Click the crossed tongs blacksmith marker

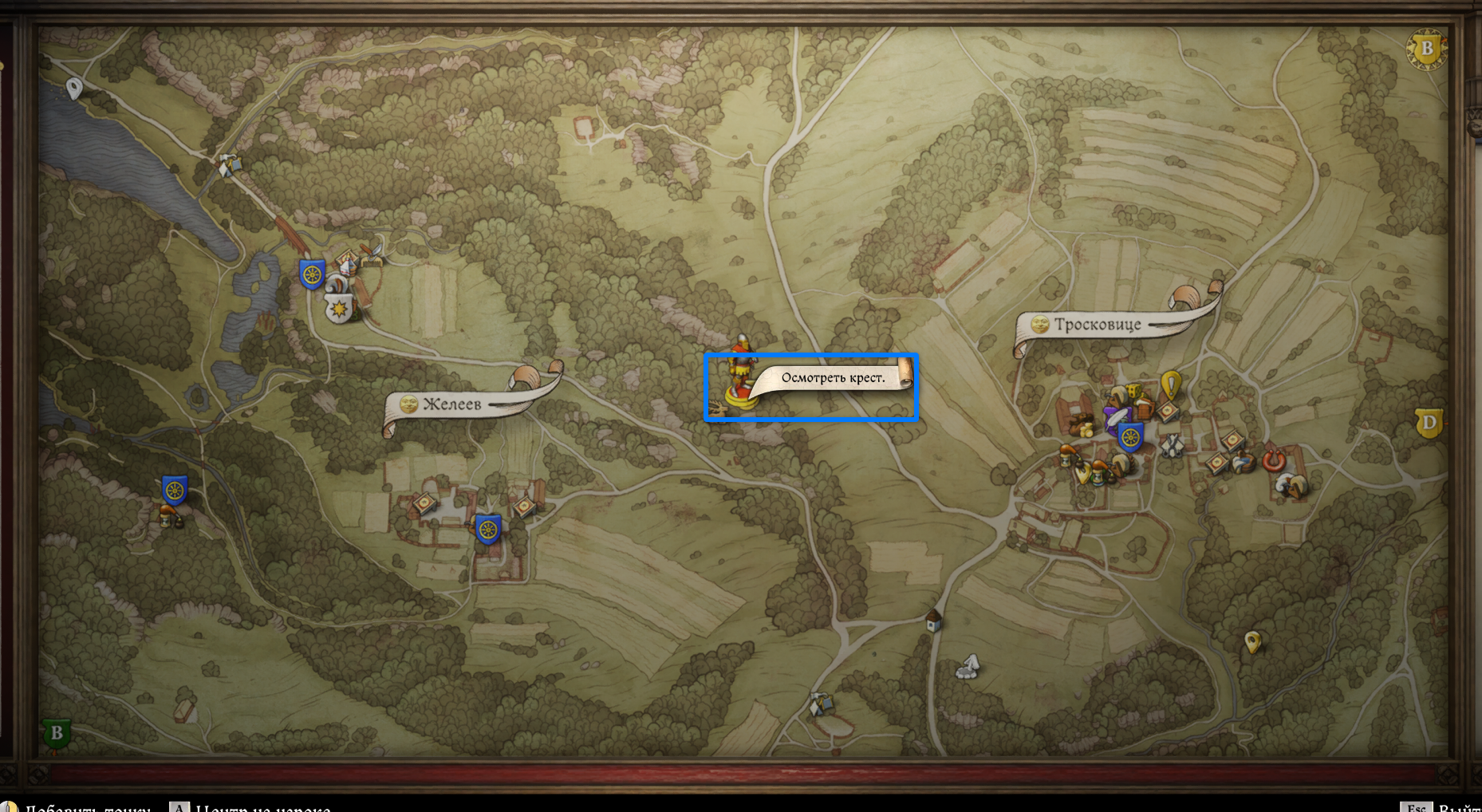point(1171,445)
